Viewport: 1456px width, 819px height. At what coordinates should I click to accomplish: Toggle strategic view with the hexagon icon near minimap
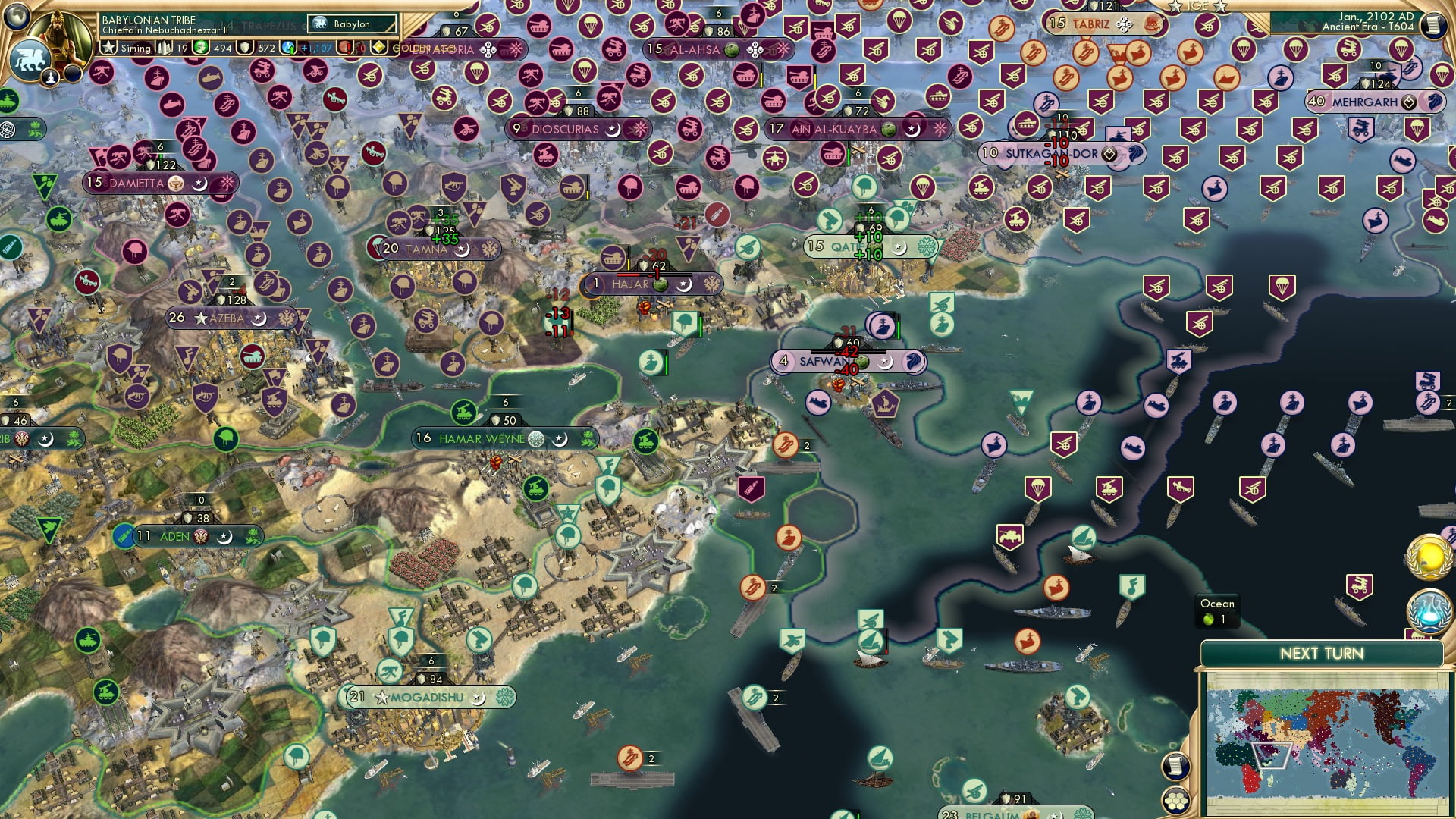tap(1176, 801)
